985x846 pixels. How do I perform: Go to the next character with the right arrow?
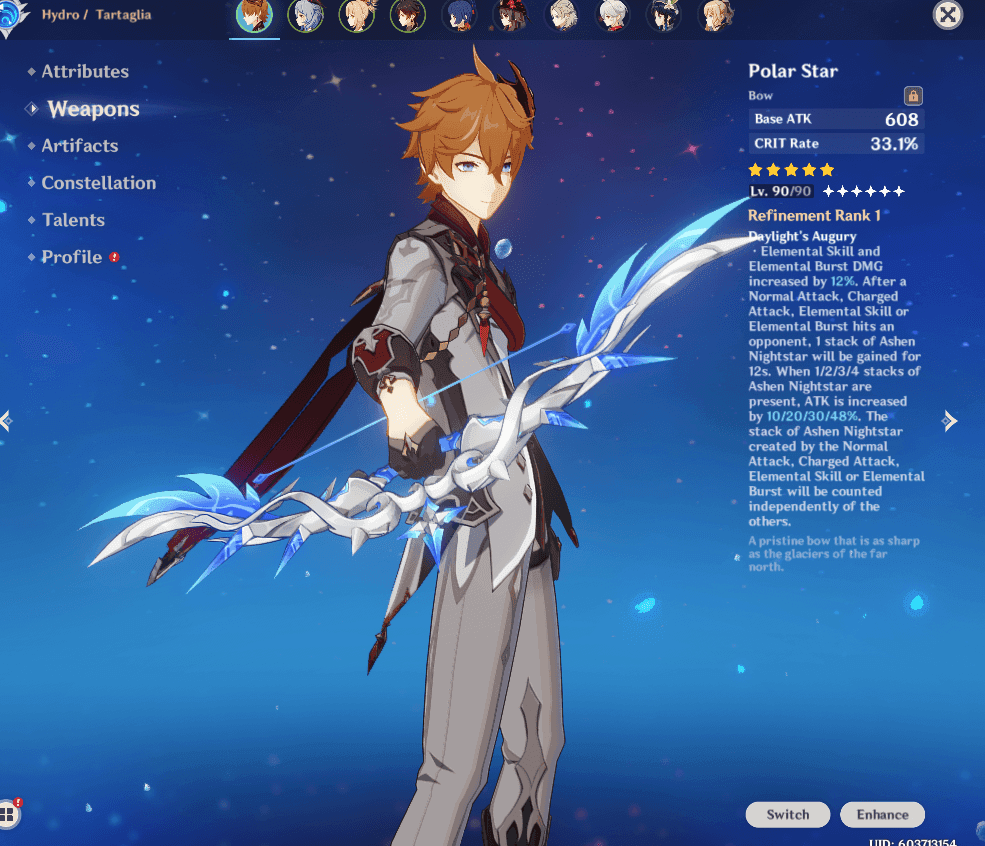pos(950,421)
